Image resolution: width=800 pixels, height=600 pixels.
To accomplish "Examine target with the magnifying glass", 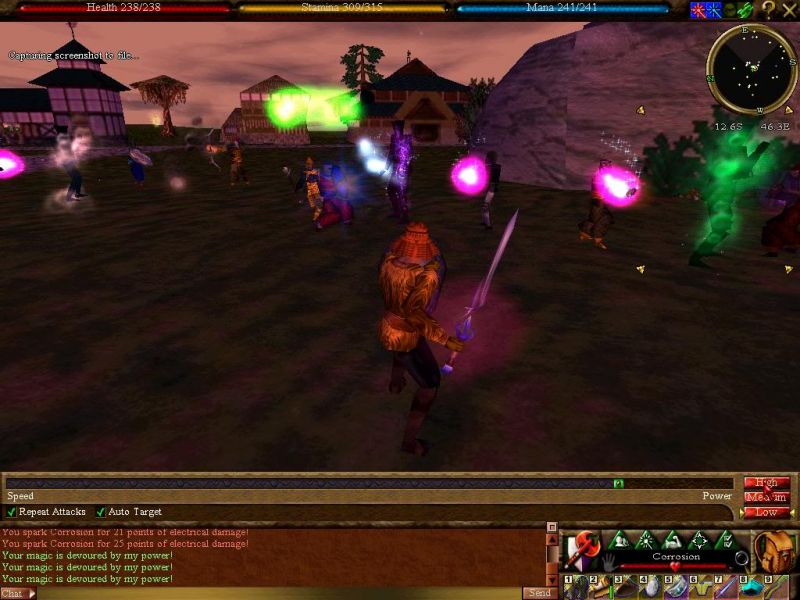I will coord(741,558).
